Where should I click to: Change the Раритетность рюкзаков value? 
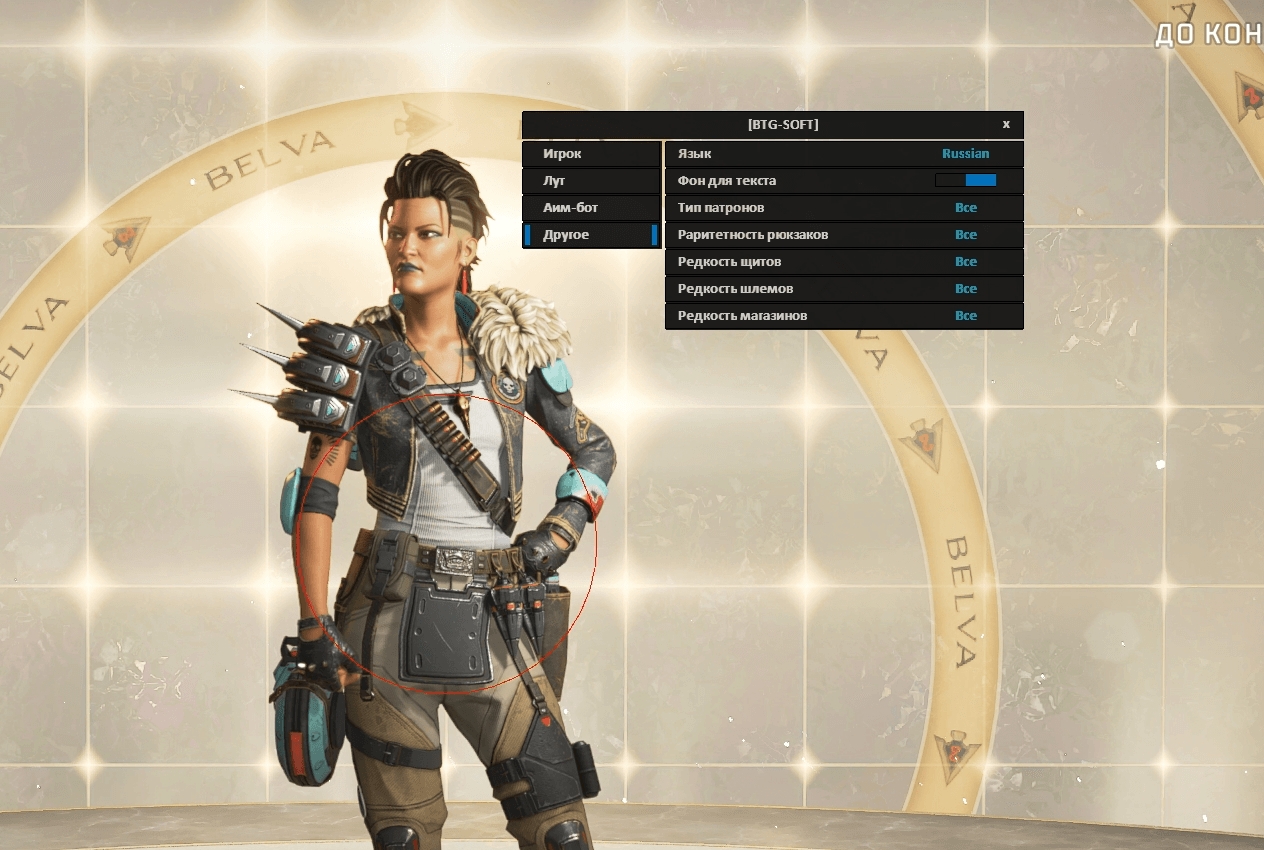pos(965,235)
